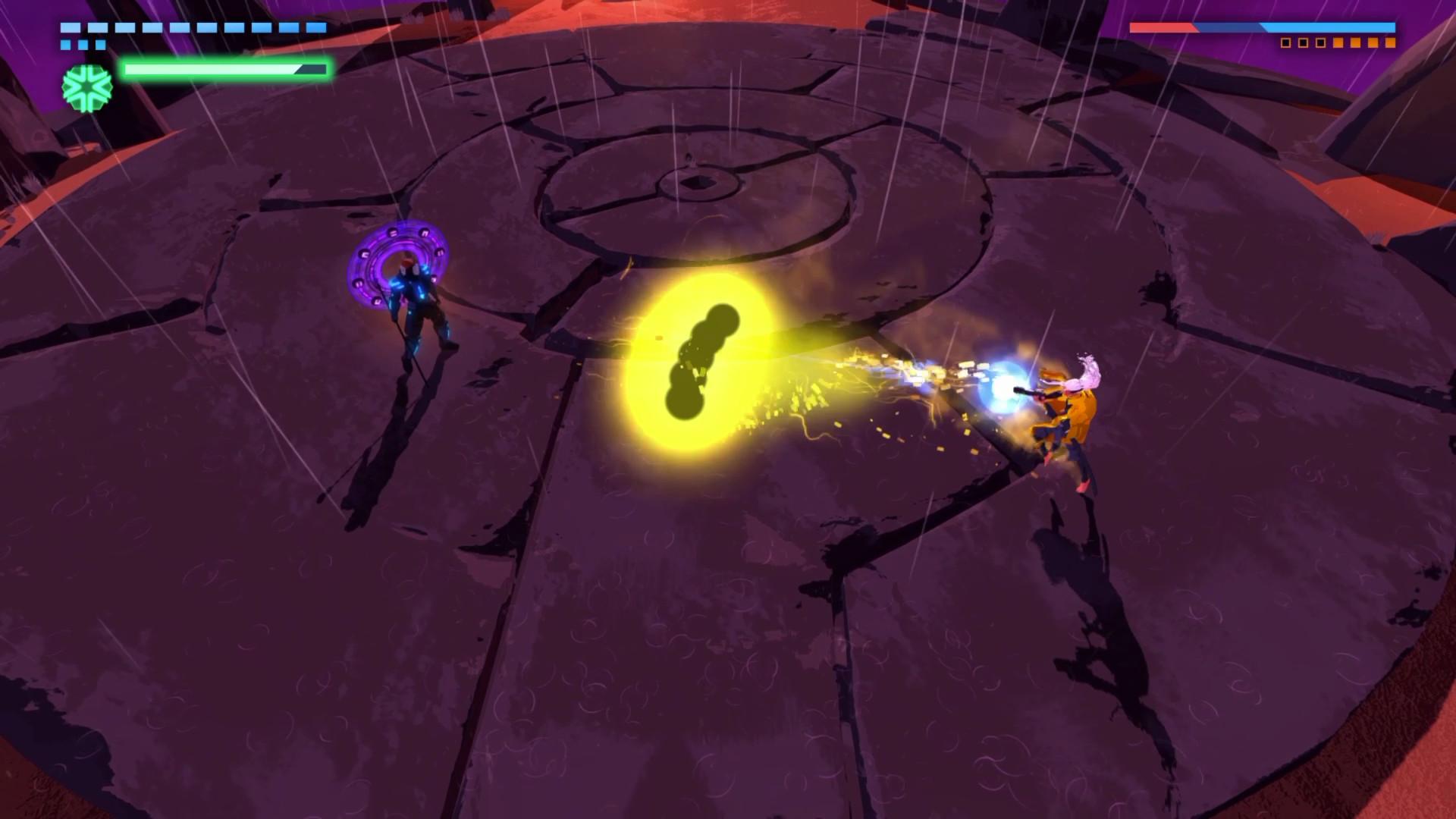The height and width of the screenshot is (819, 1456).
Task: Click the middle hollow orange phase indicator
Action: tap(1304, 42)
